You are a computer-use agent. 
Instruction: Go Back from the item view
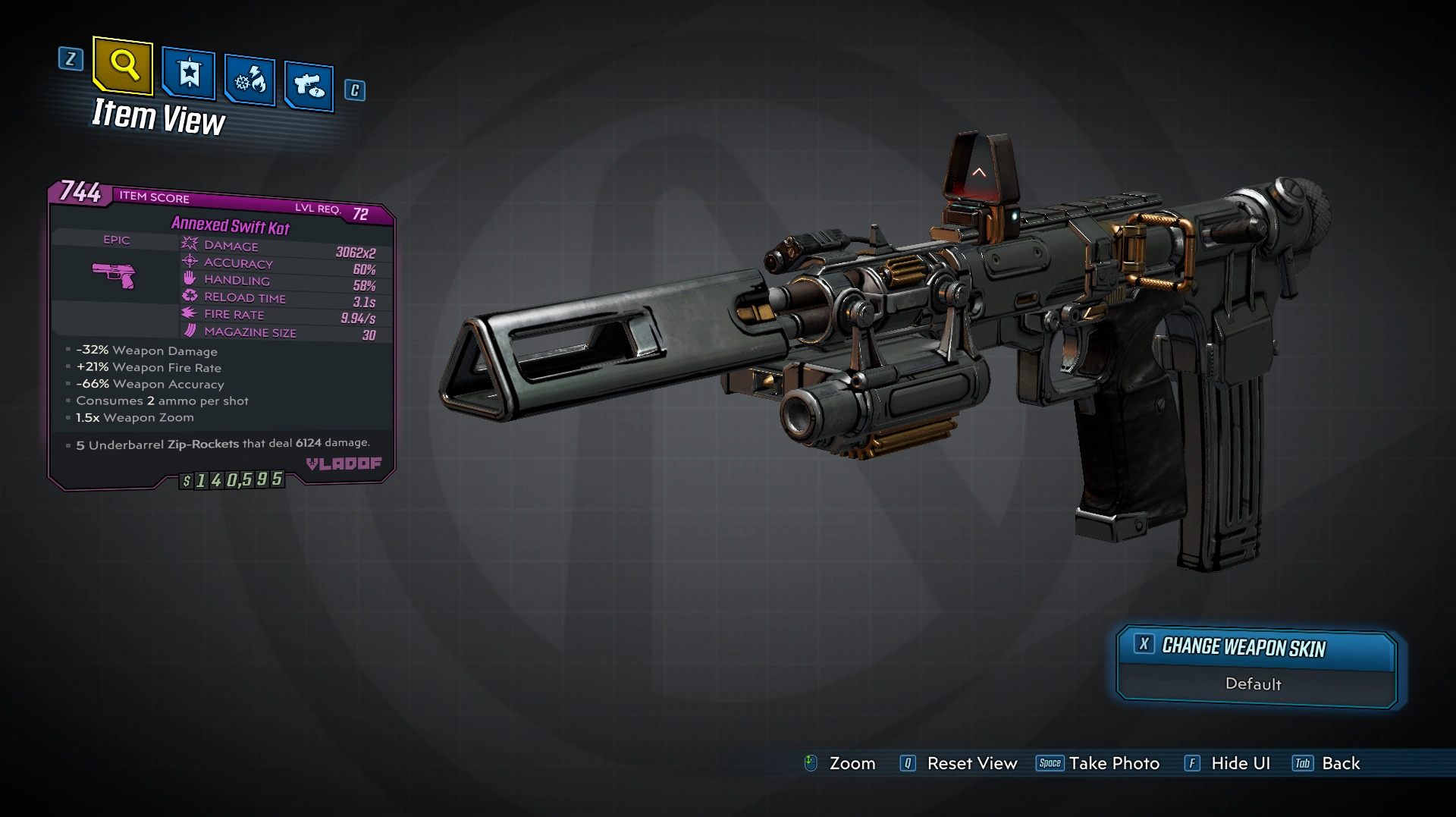click(1327, 763)
